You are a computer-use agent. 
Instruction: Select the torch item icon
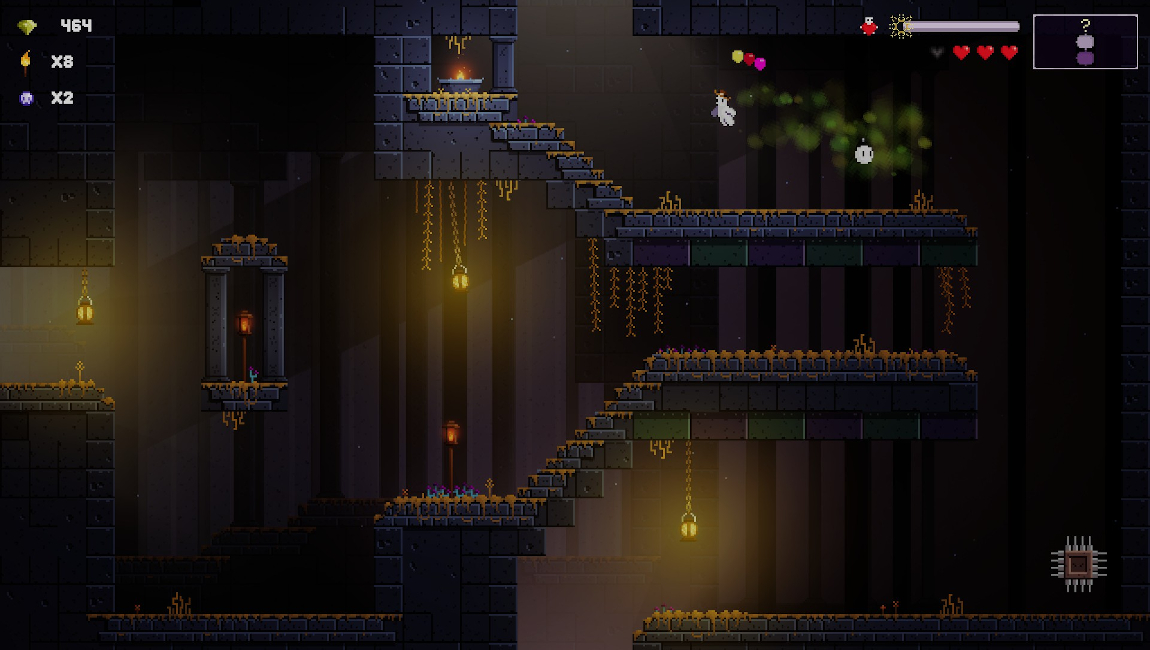pyautogui.click(x=26, y=62)
